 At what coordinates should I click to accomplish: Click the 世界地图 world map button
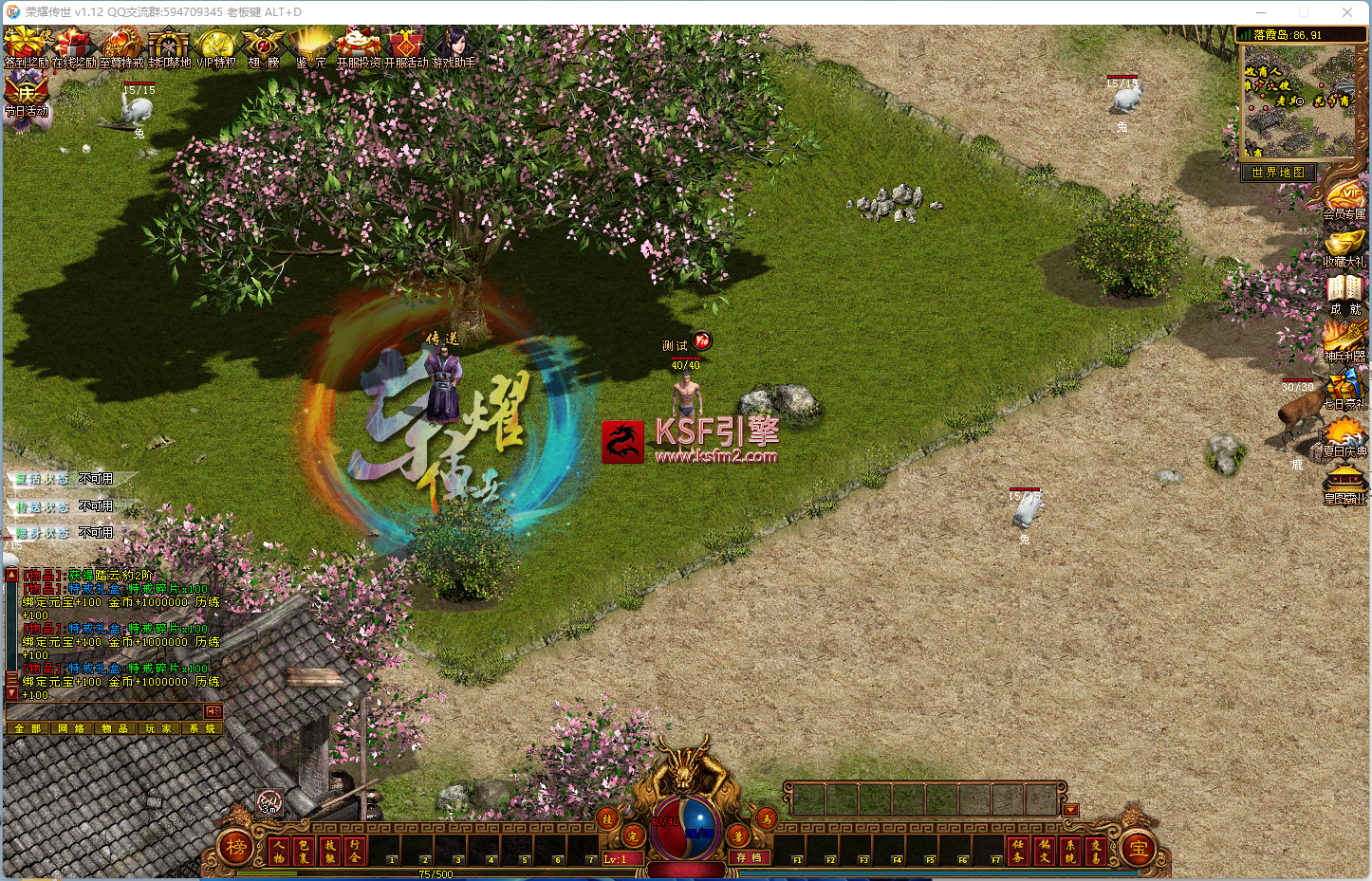[1278, 173]
